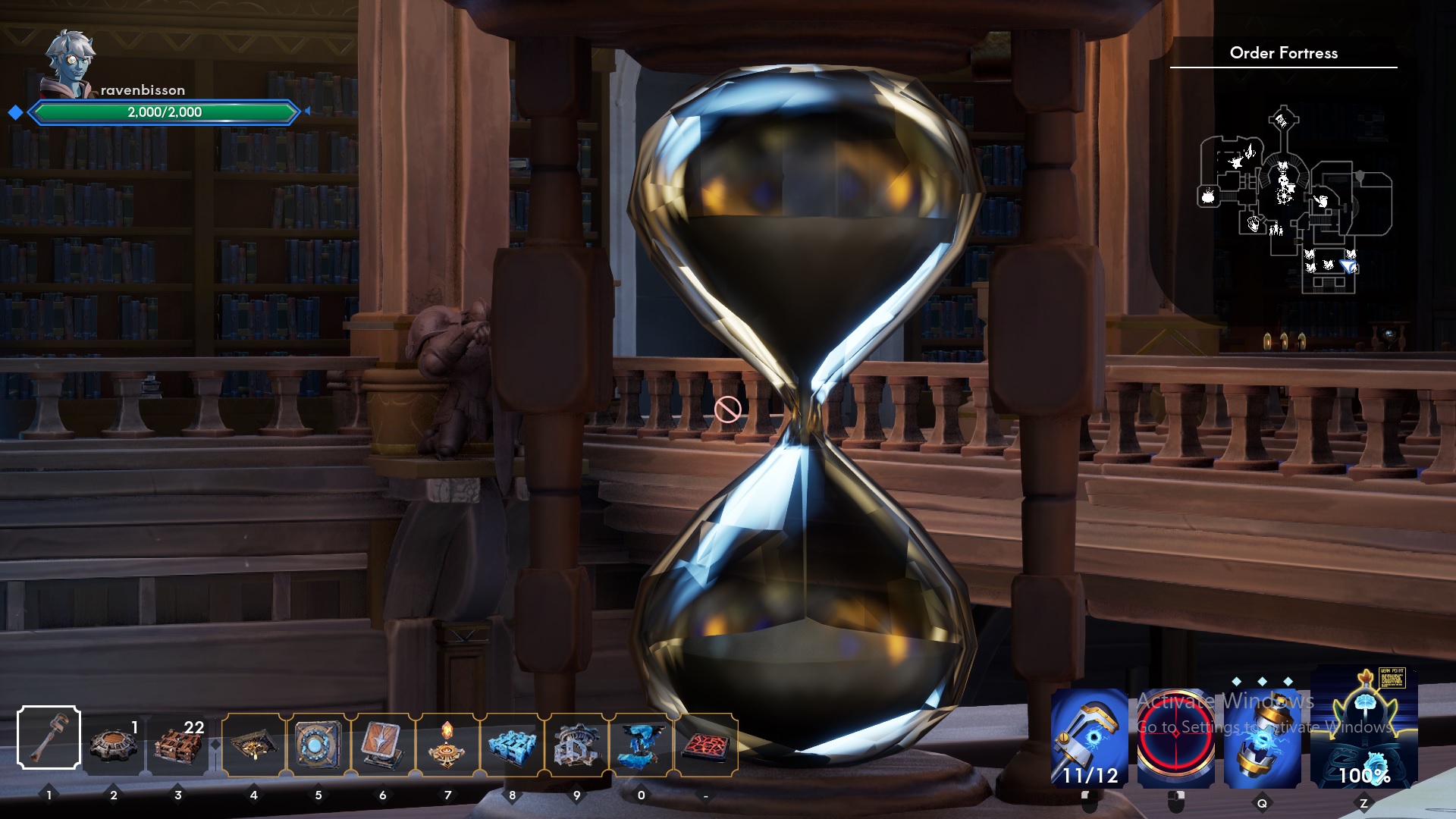Image resolution: width=1456 pixels, height=819 pixels.
Task: Select the flame totem item in slot 7
Action: (x=447, y=739)
